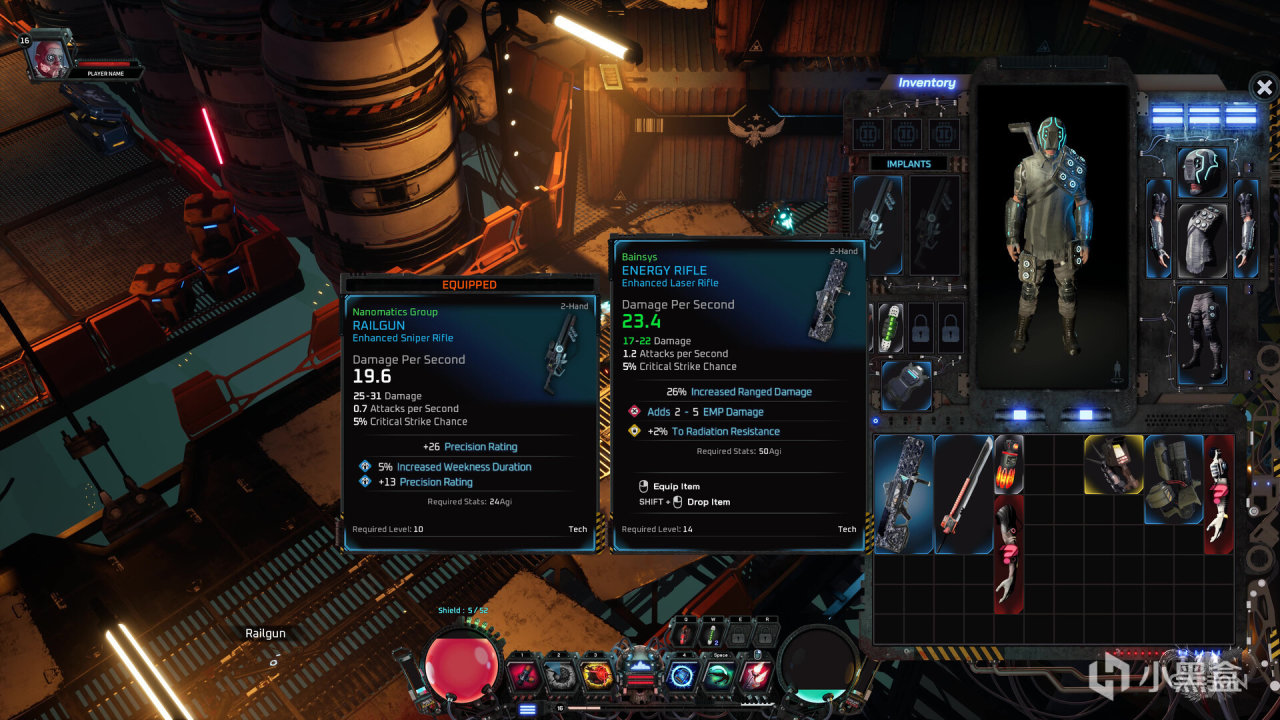
Task: Select the equipped helmet slot
Action: [x=1202, y=171]
